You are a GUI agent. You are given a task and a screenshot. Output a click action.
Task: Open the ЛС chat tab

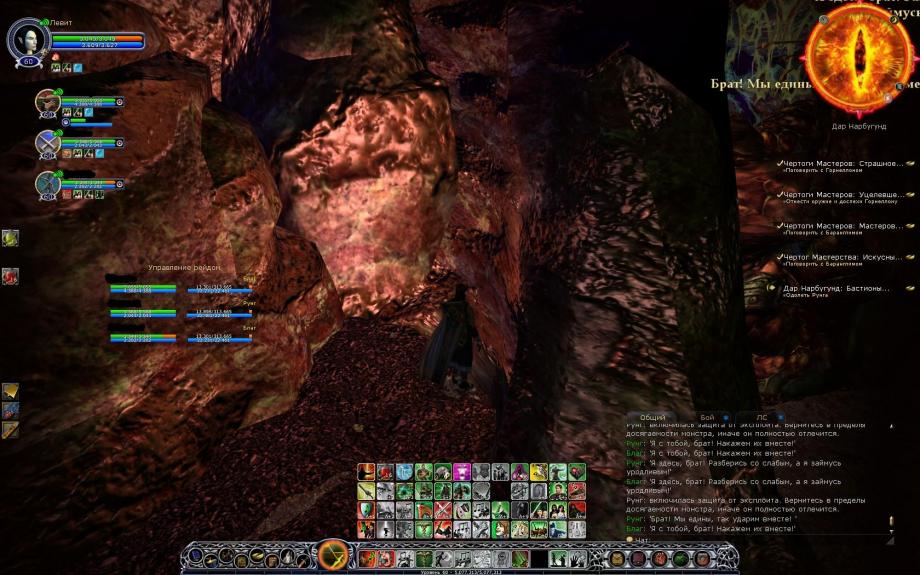pos(762,416)
